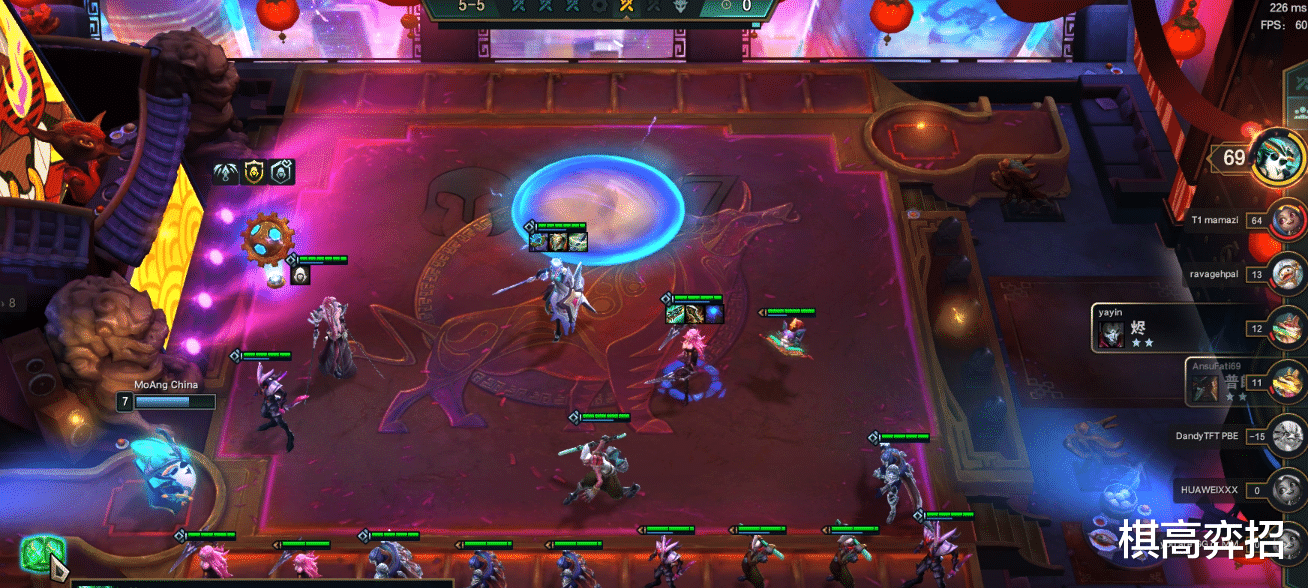Inspect the gold shield trait icon
The width and height of the screenshot is (1308, 588).
click(x=253, y=172)
